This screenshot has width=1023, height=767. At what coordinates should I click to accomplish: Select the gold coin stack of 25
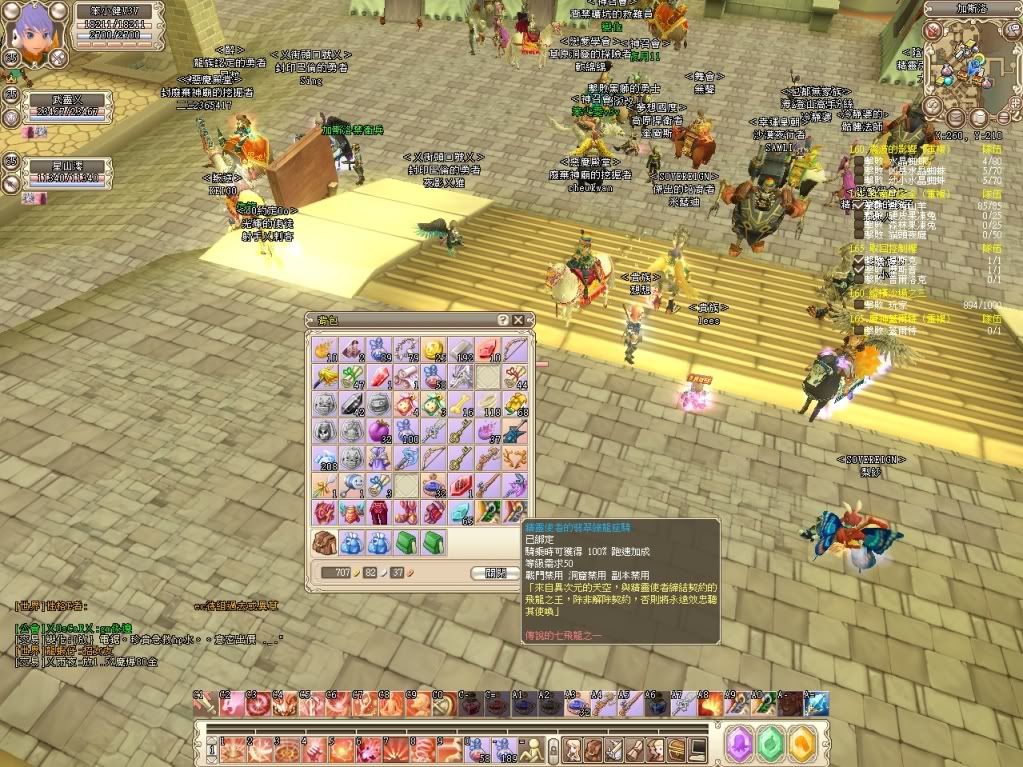coord(433,350)
